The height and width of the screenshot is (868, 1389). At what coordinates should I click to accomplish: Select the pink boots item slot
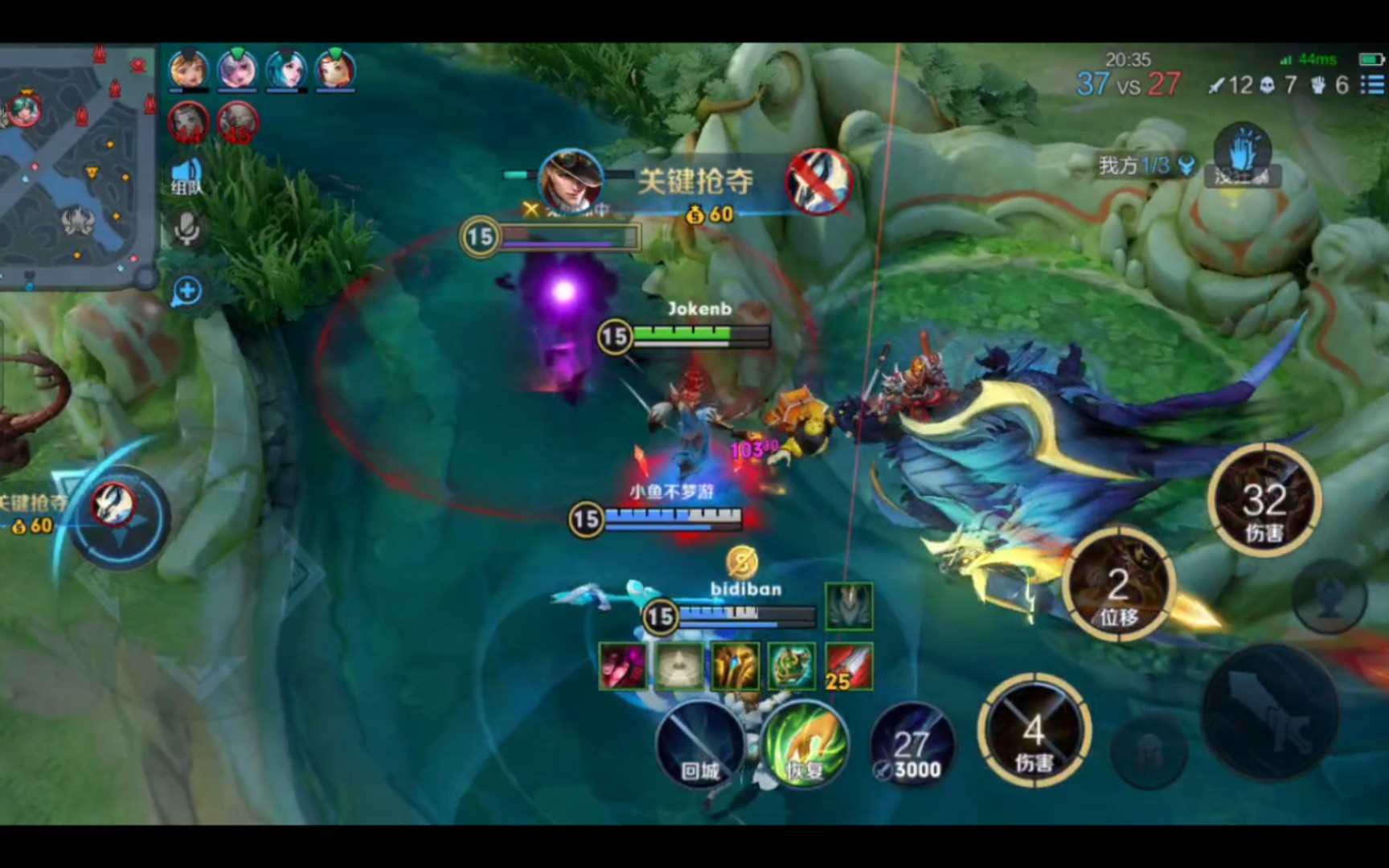point(623,666)
